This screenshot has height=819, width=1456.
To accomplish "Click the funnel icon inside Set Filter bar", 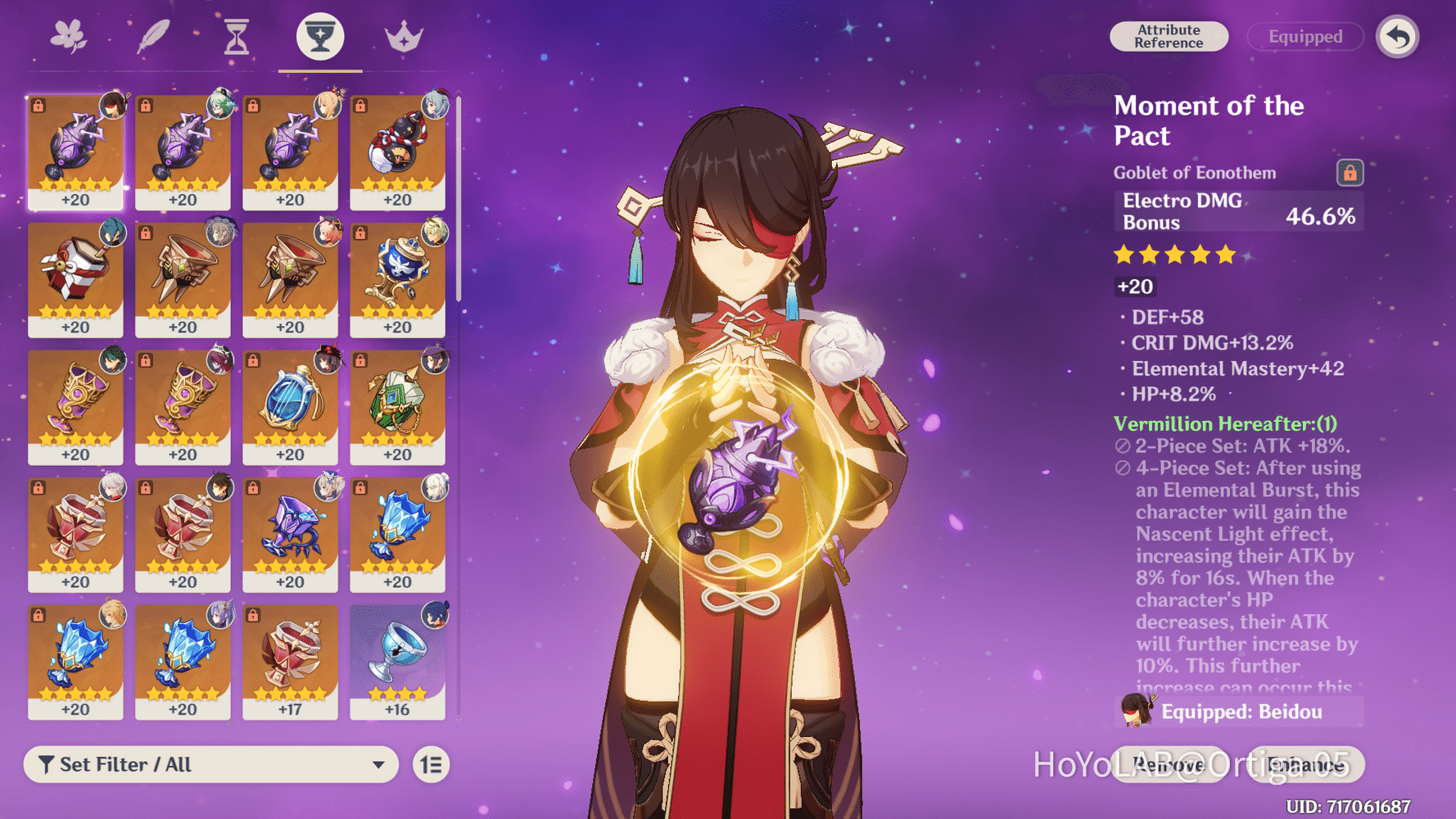I will click(47, 764).
